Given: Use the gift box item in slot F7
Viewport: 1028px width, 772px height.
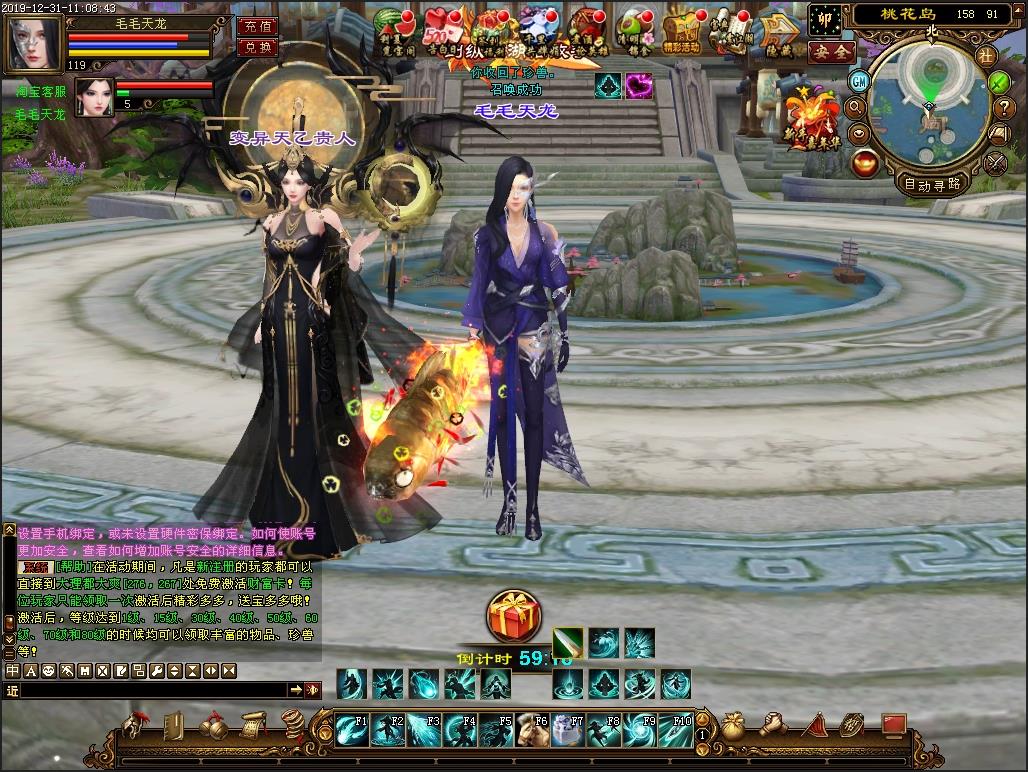Looking at the screenshot, I should [x=567, y=730].
